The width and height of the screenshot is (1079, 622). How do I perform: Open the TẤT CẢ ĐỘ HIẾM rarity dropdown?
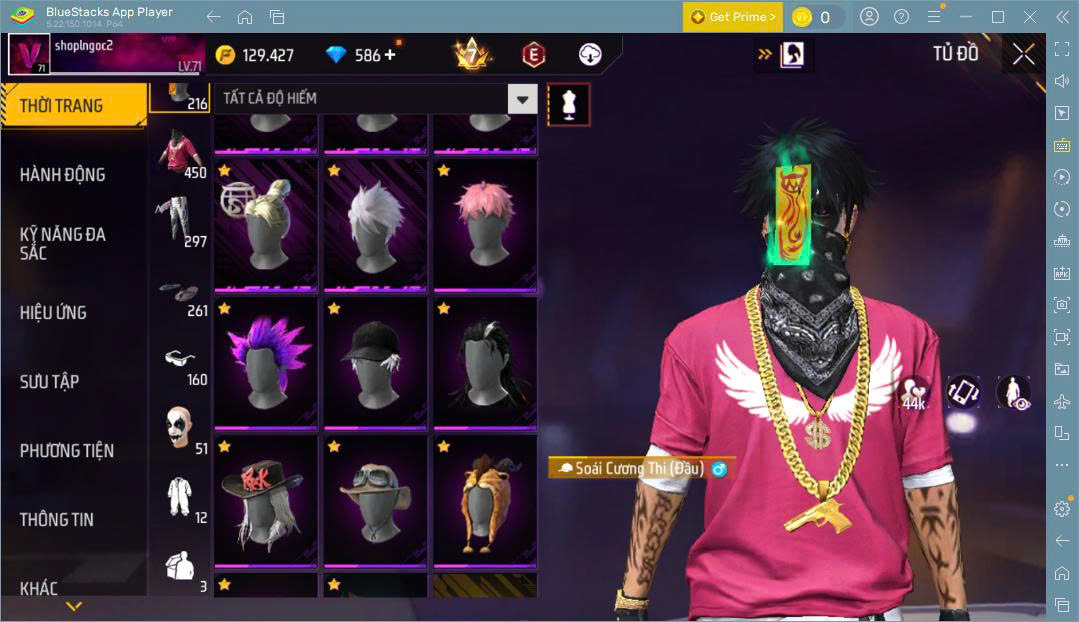(373, 98)
